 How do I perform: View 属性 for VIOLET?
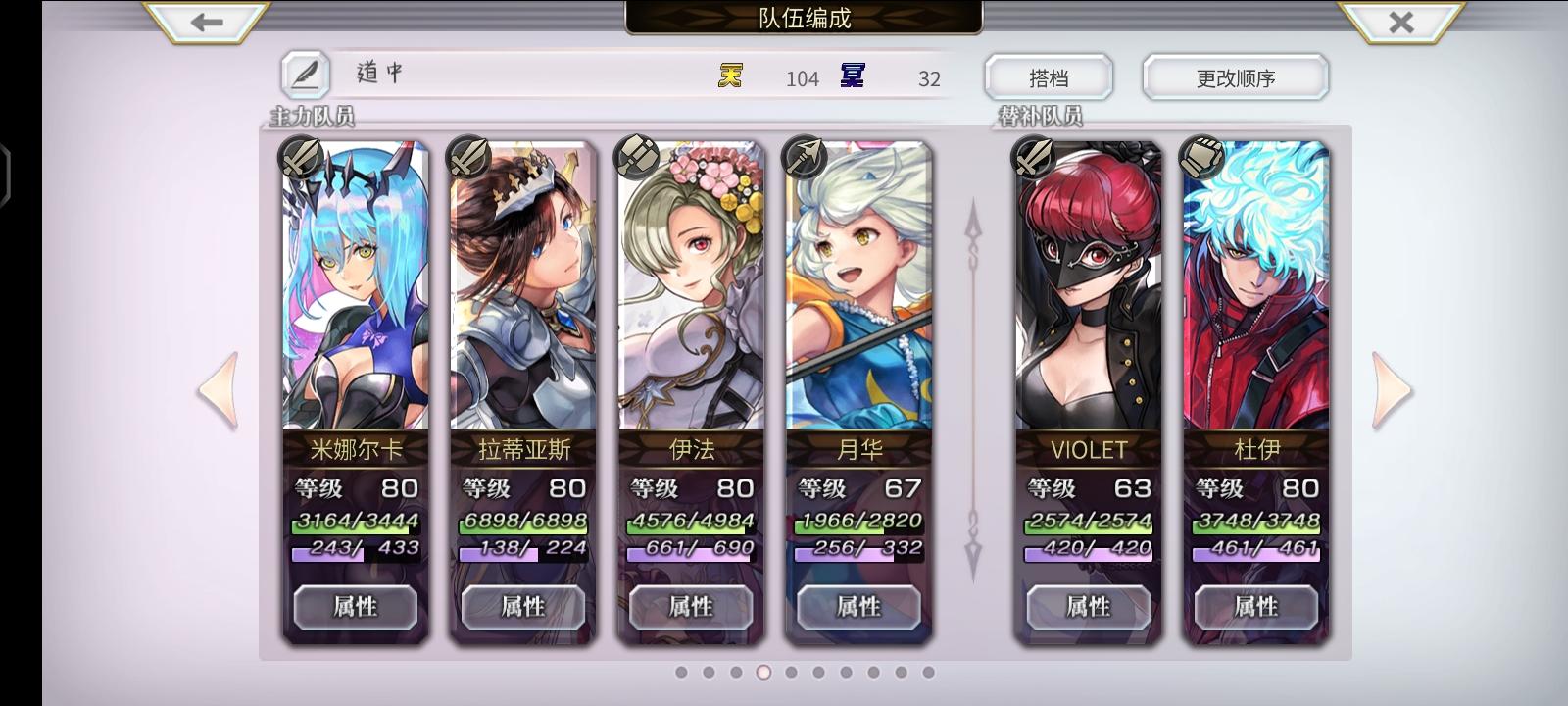tap(1088, 607)
